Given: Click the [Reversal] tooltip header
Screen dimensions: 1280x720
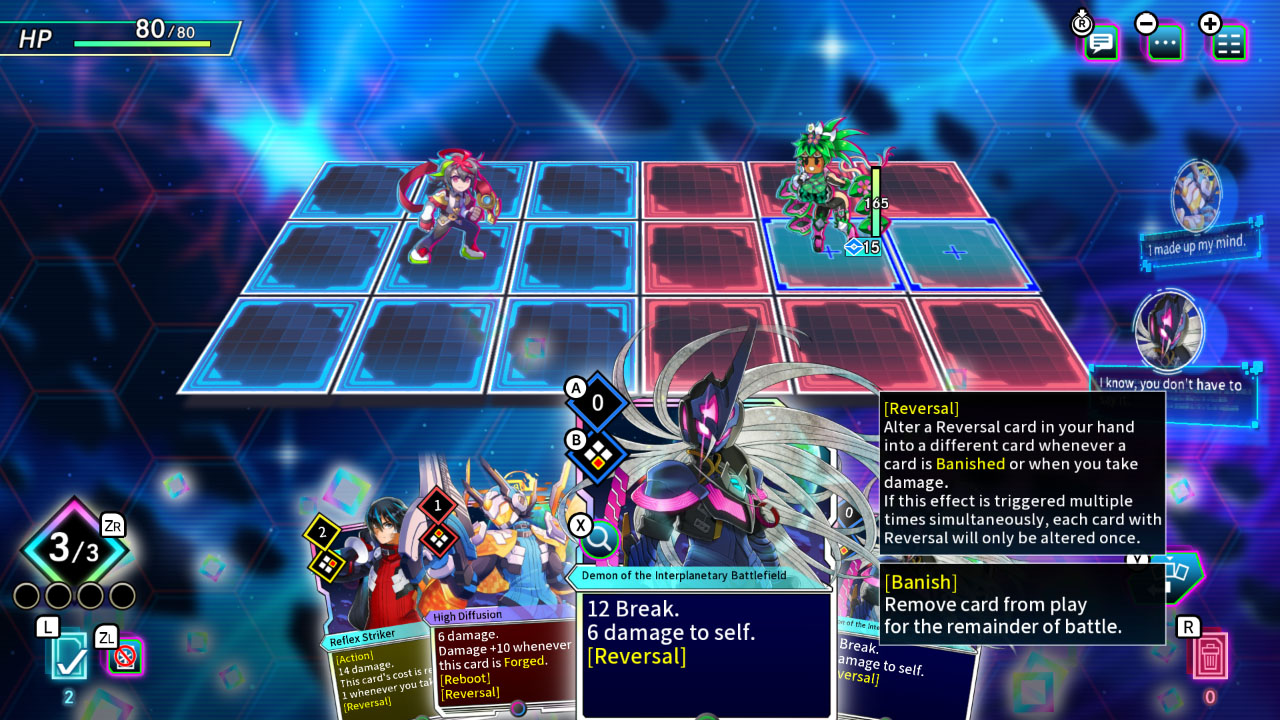Looking at the screenshot, I should coord(922,408).
